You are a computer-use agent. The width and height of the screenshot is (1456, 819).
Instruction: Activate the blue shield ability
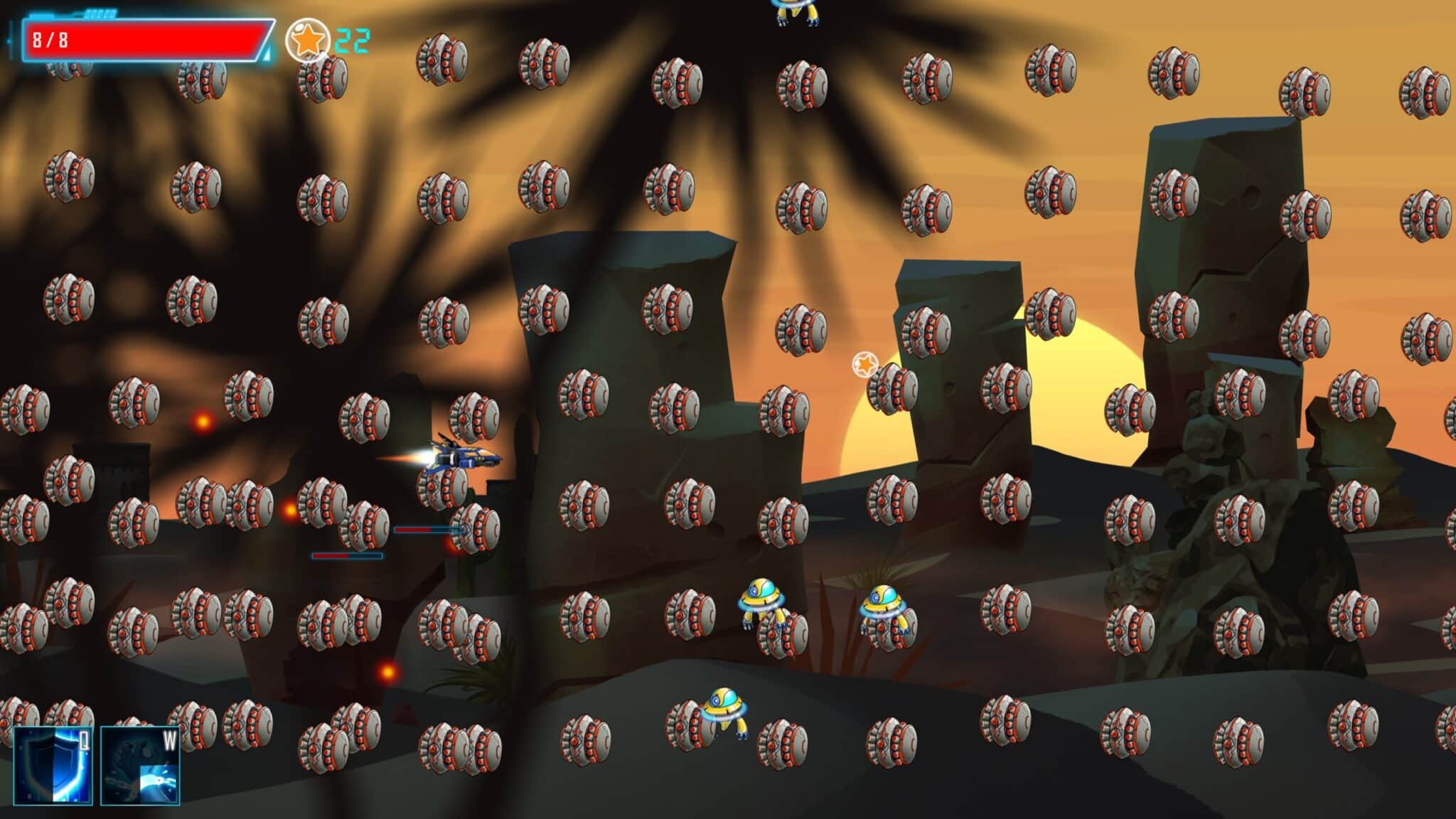[x=53, y=766]
